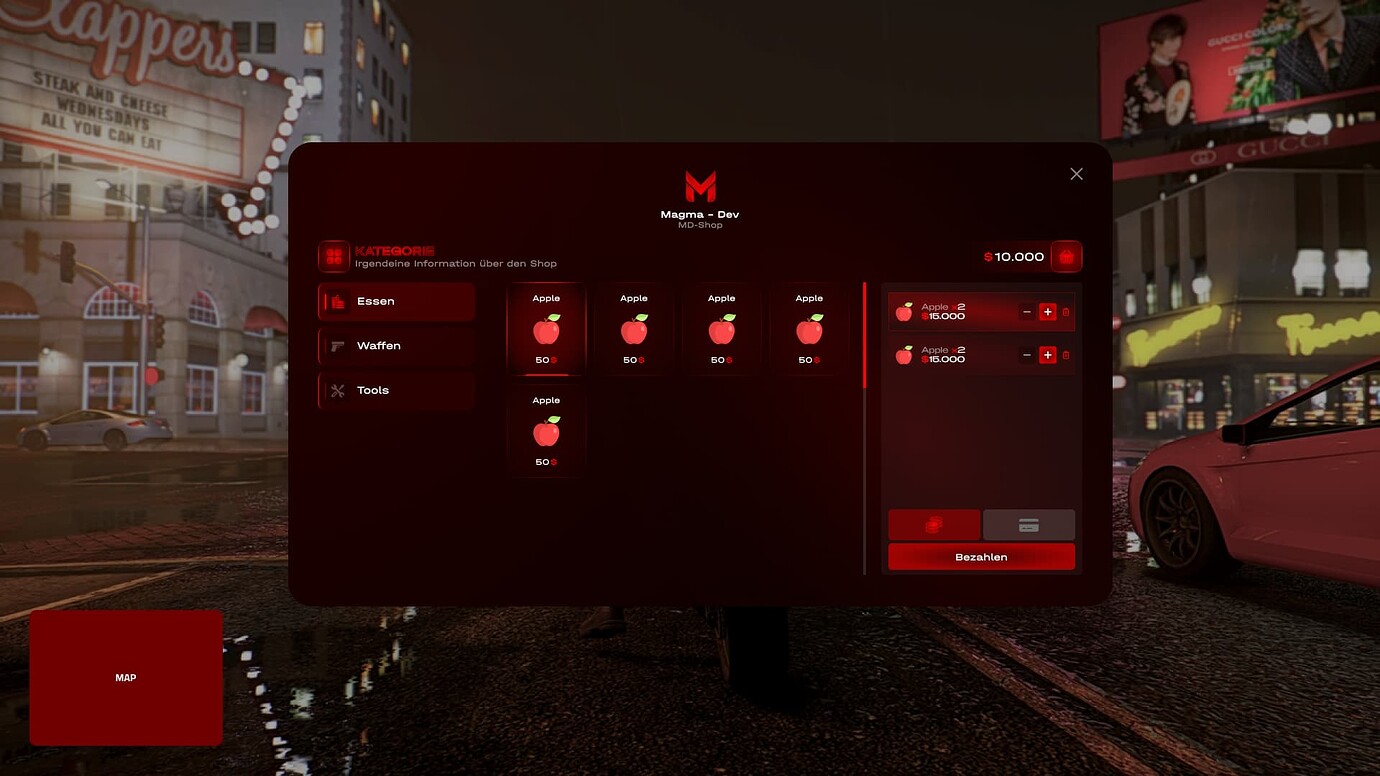Click the product grid scrollbar

point(863,330)
